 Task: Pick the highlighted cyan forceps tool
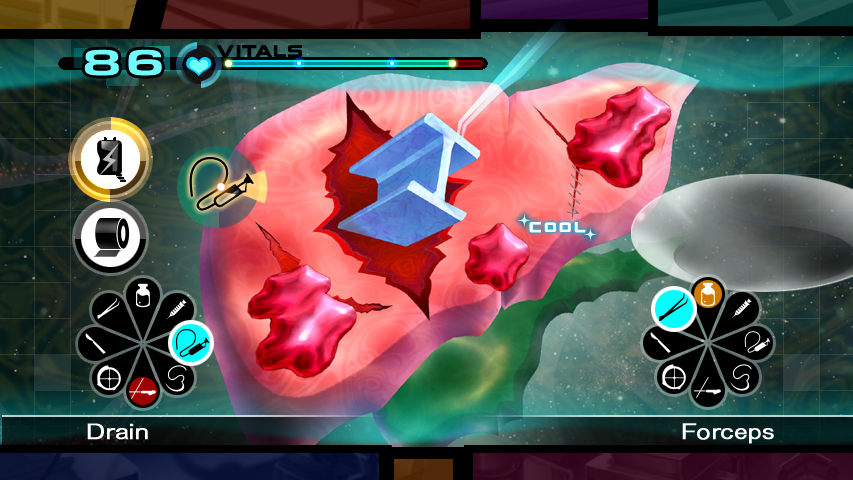tap(674, 309)
